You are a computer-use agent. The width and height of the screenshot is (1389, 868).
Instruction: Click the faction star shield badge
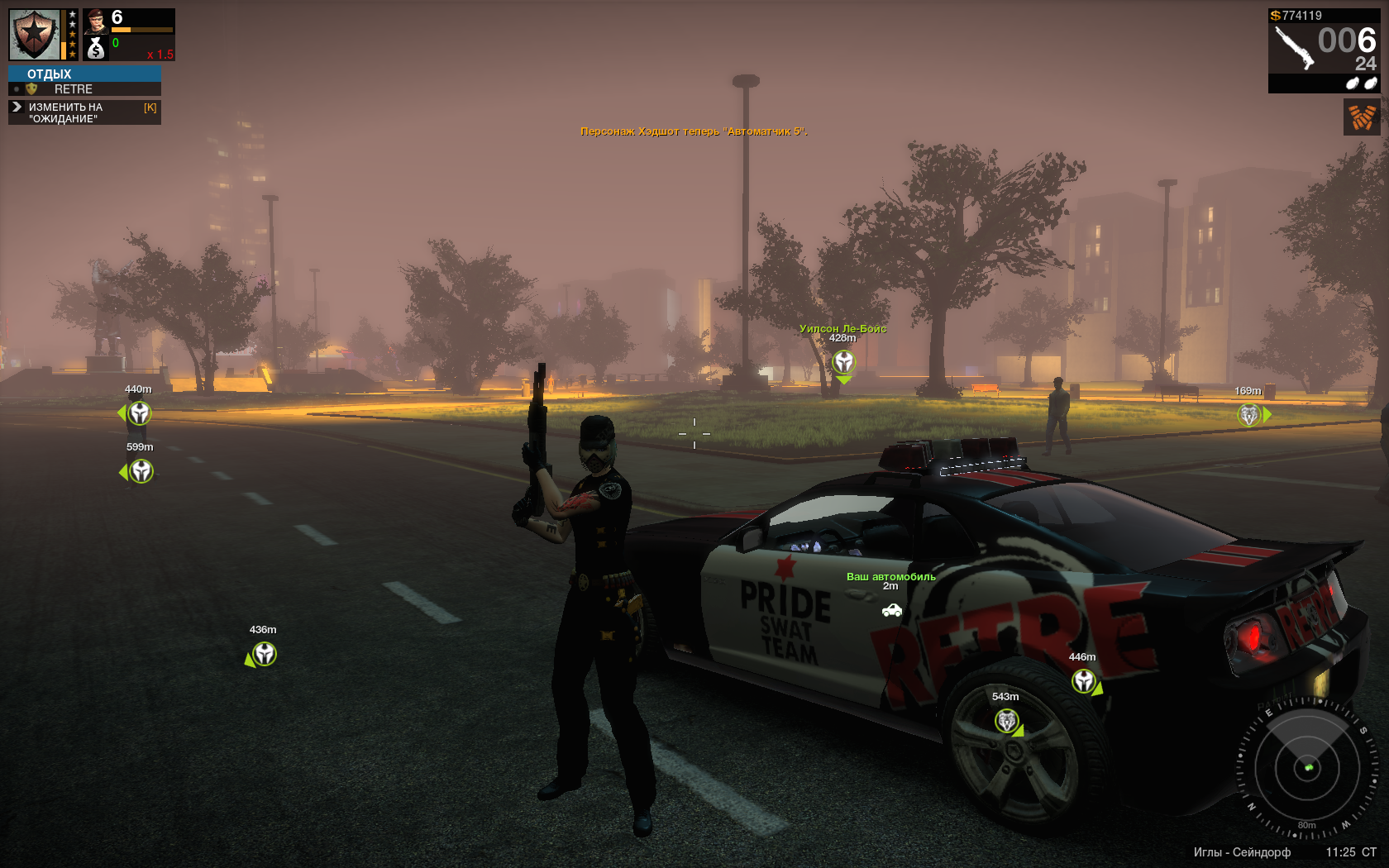(x=35, y=35)
